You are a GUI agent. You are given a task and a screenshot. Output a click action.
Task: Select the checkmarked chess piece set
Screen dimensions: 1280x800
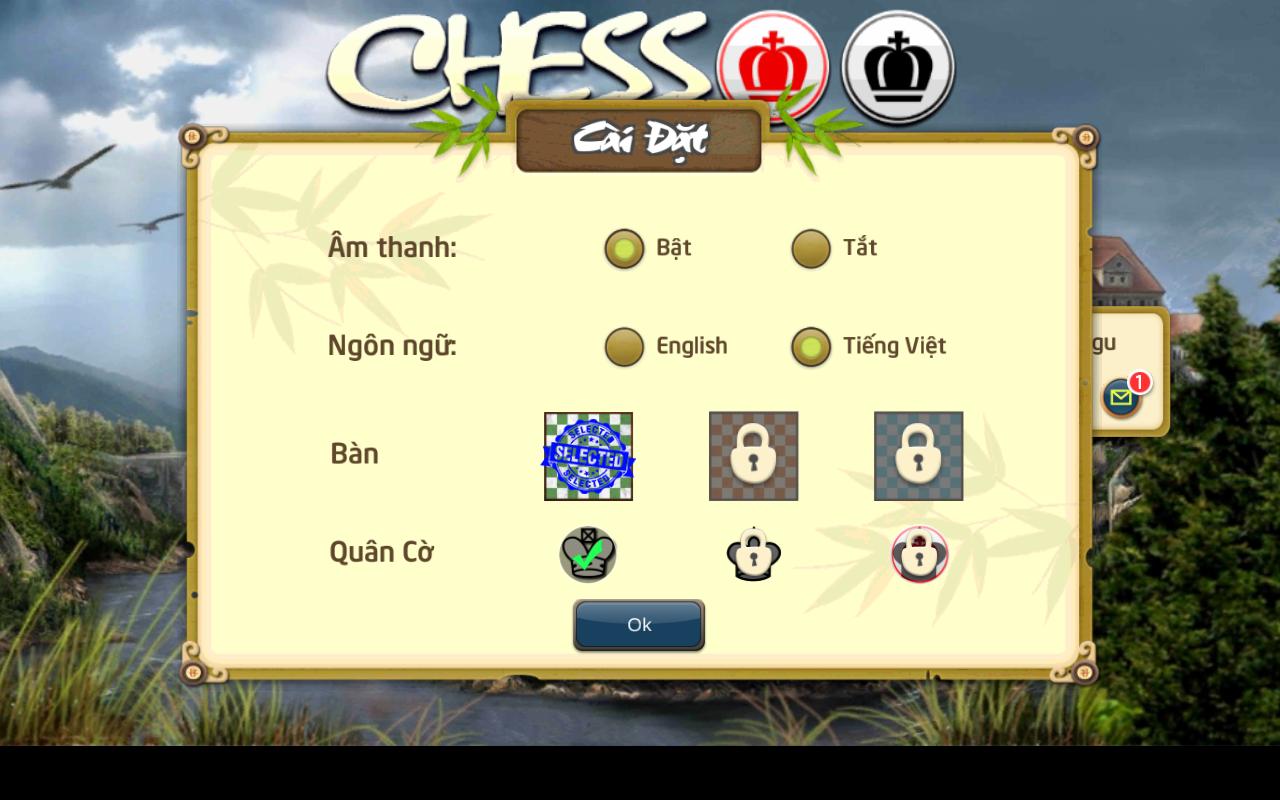pyautogui.click(x=588, y=553)
